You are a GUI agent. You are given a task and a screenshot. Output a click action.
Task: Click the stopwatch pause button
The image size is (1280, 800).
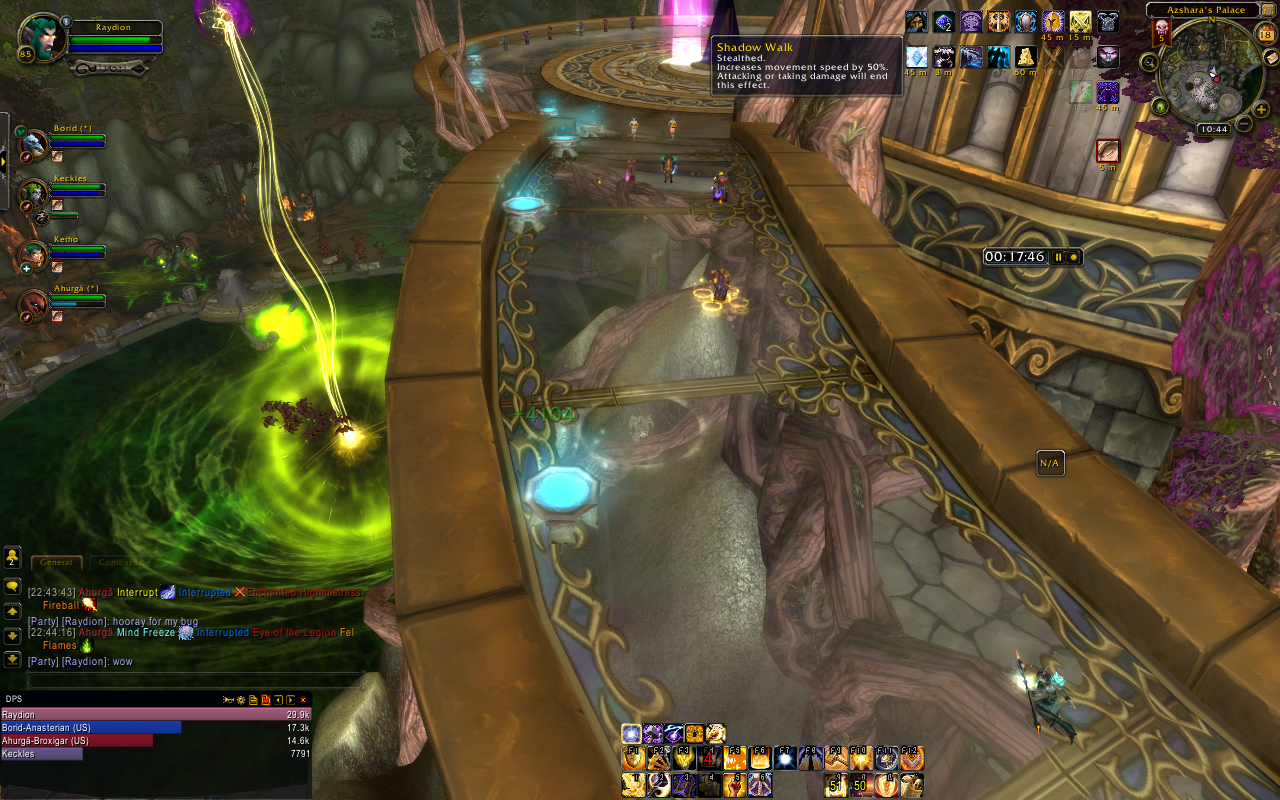point(1058,257)
